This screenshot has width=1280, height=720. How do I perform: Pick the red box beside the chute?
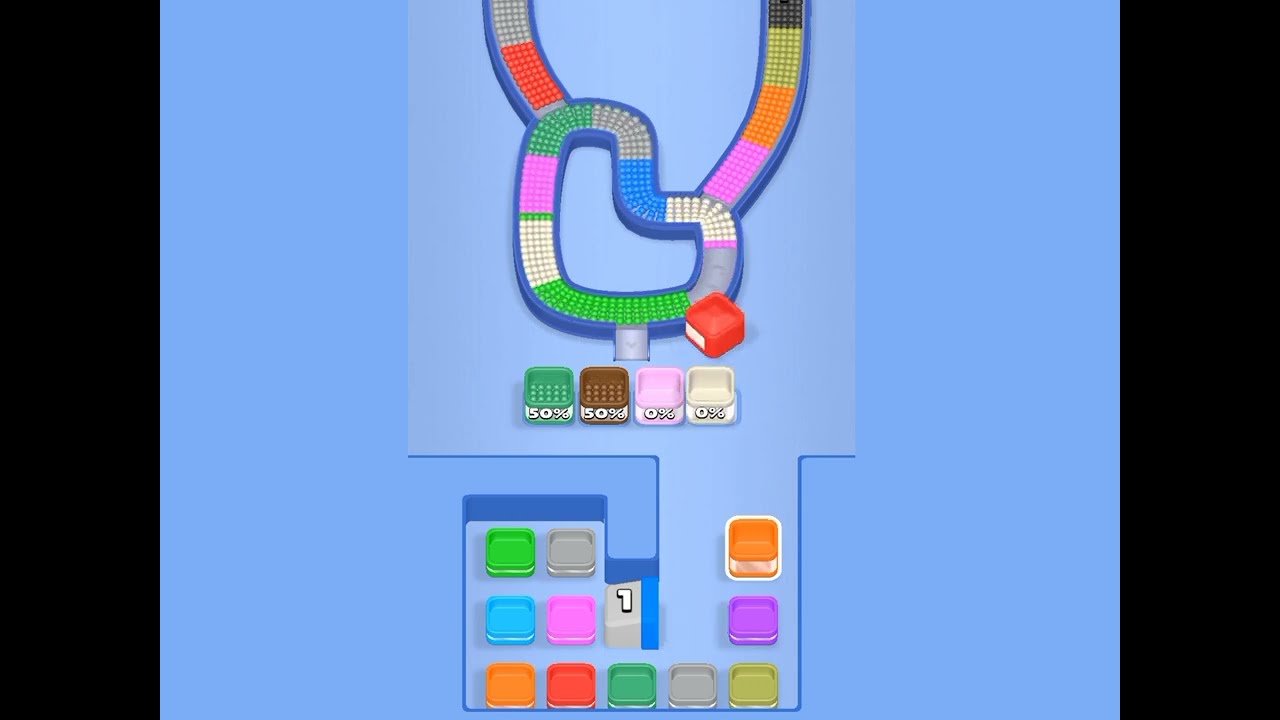click(x=716, y=325)
